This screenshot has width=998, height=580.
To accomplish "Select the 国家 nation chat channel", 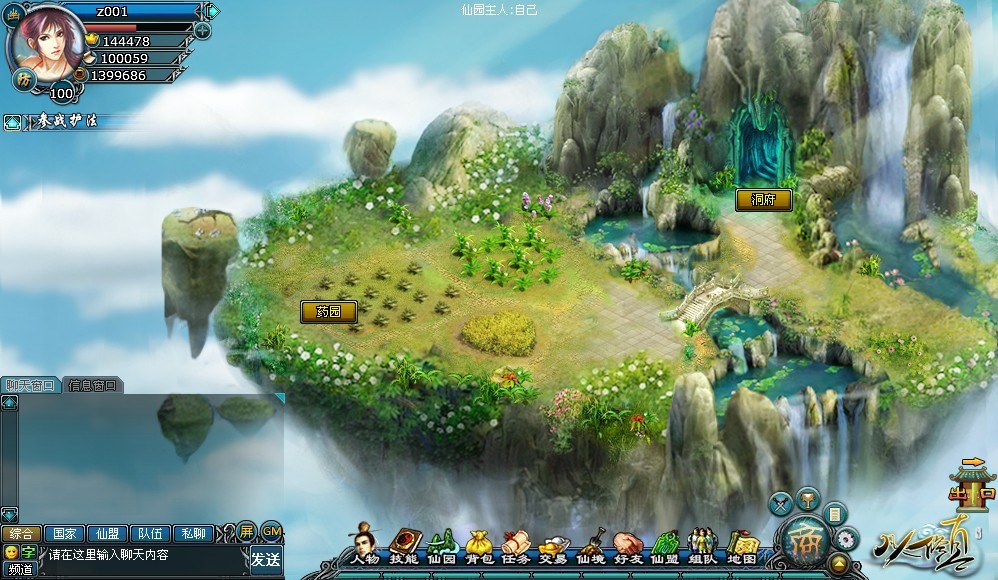I will tap(64, 533).
